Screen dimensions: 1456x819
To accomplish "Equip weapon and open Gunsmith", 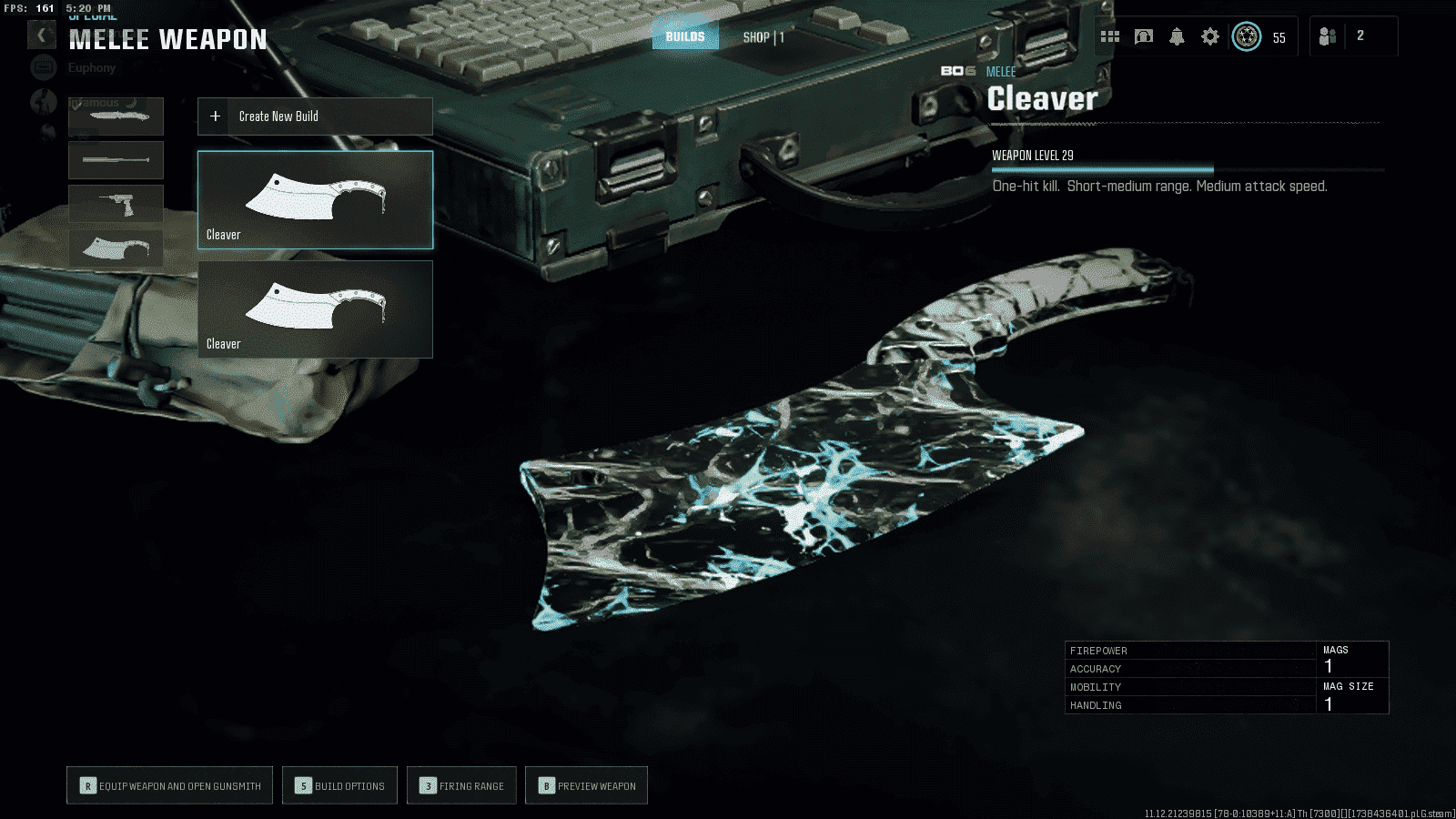I will tap(169, 785).
